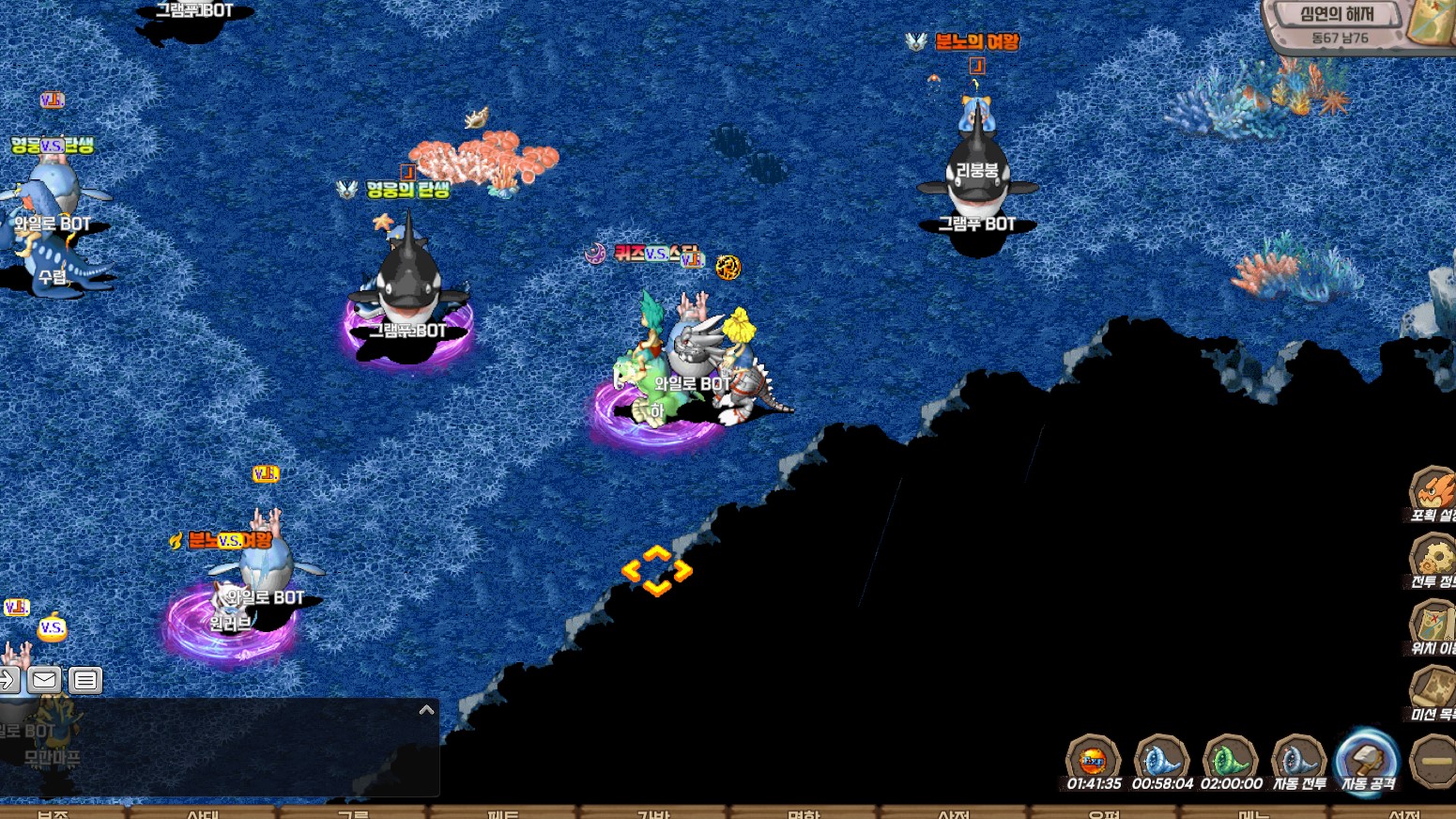Viewport: 1456px width, 819px height.
Task: Open the 전투 정보 gear icon
Action: [x=1433, y=558]
